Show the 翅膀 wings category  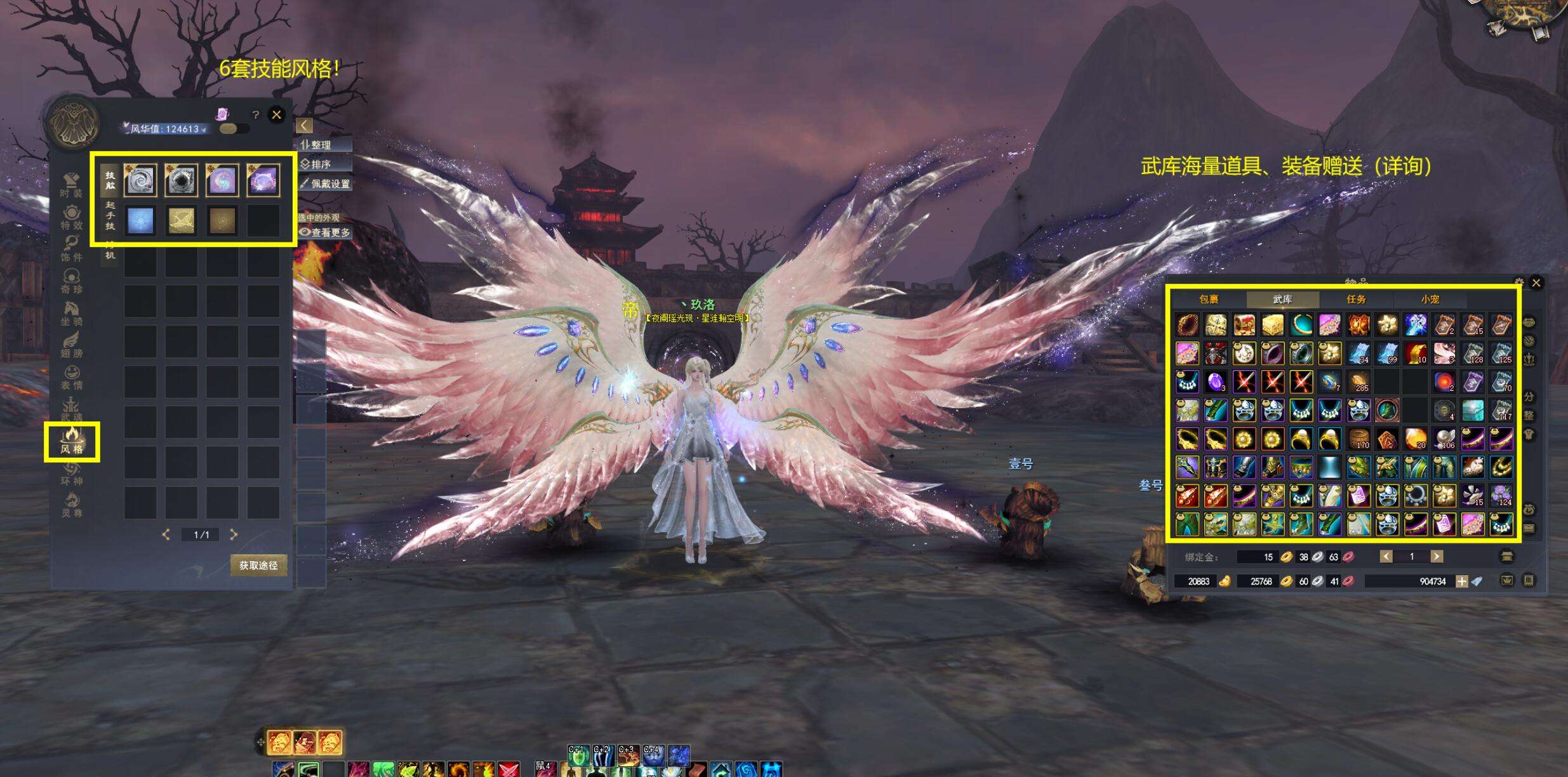(x=71, y=345)
